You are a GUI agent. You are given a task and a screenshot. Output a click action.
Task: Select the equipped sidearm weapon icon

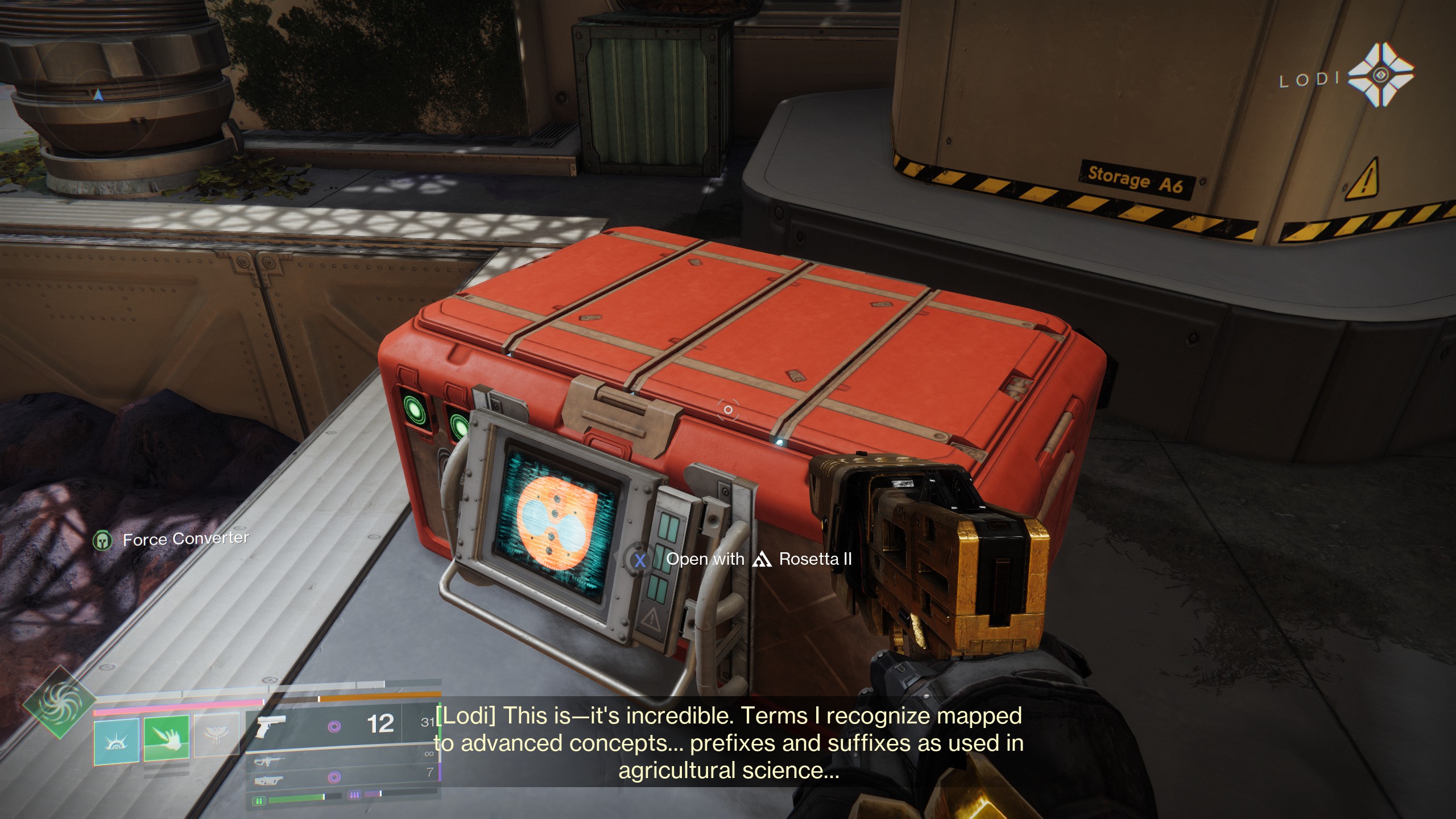(271, 726)
